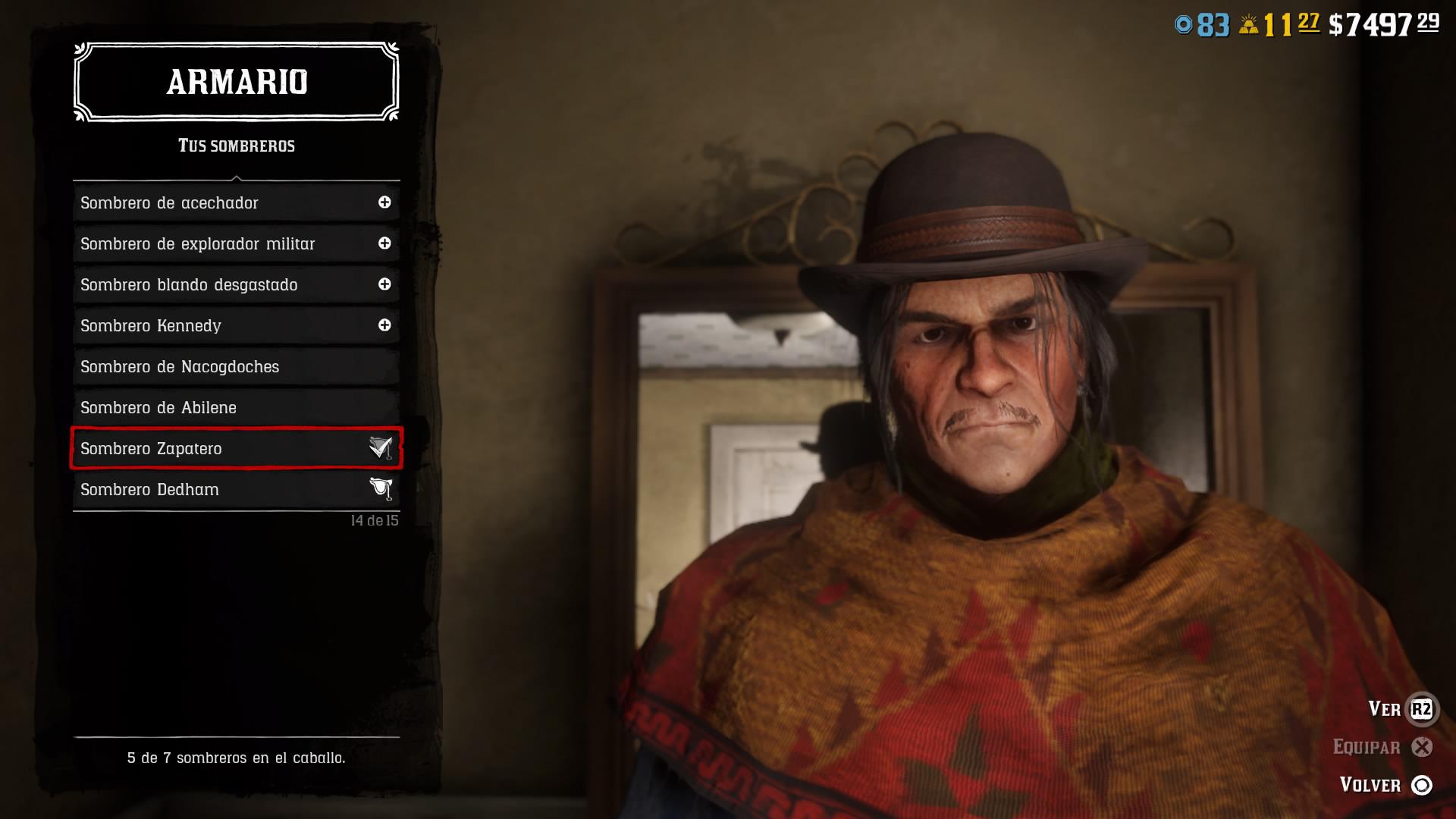Click the Armario title banner
This screenshot has height=819, width=1456.
point(236,82)
